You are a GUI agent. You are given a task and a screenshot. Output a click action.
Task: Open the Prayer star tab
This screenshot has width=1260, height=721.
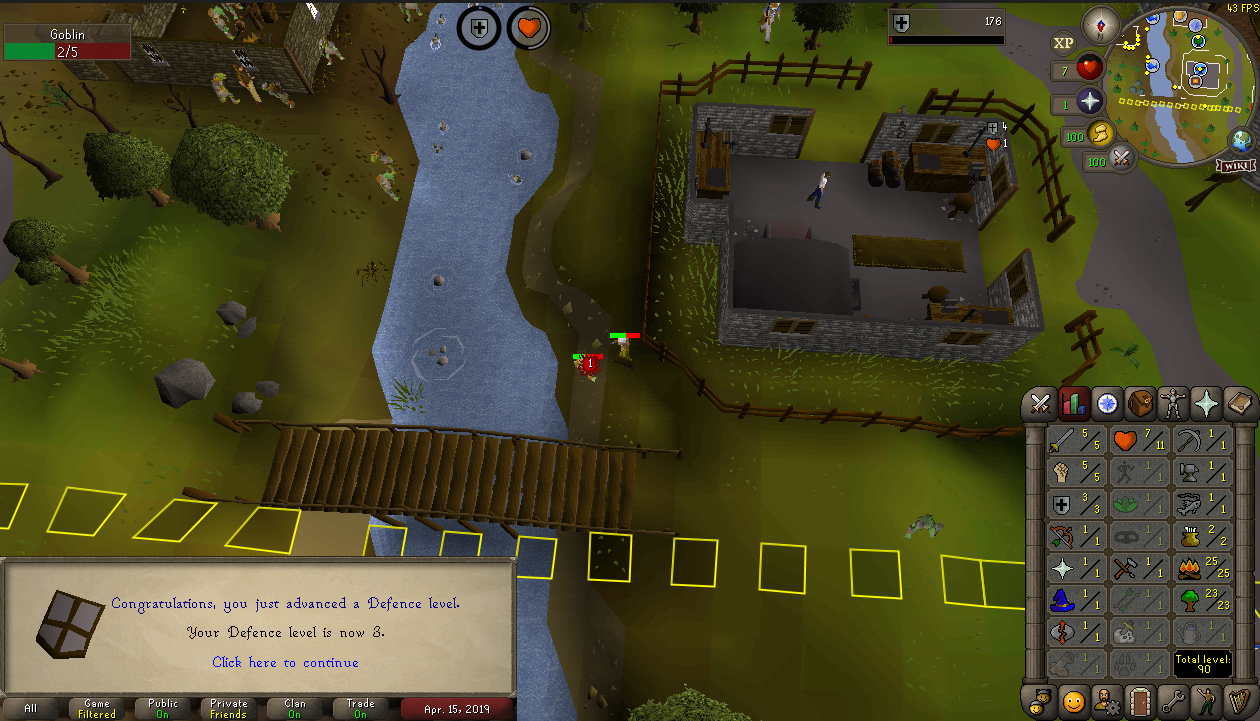1207,403
